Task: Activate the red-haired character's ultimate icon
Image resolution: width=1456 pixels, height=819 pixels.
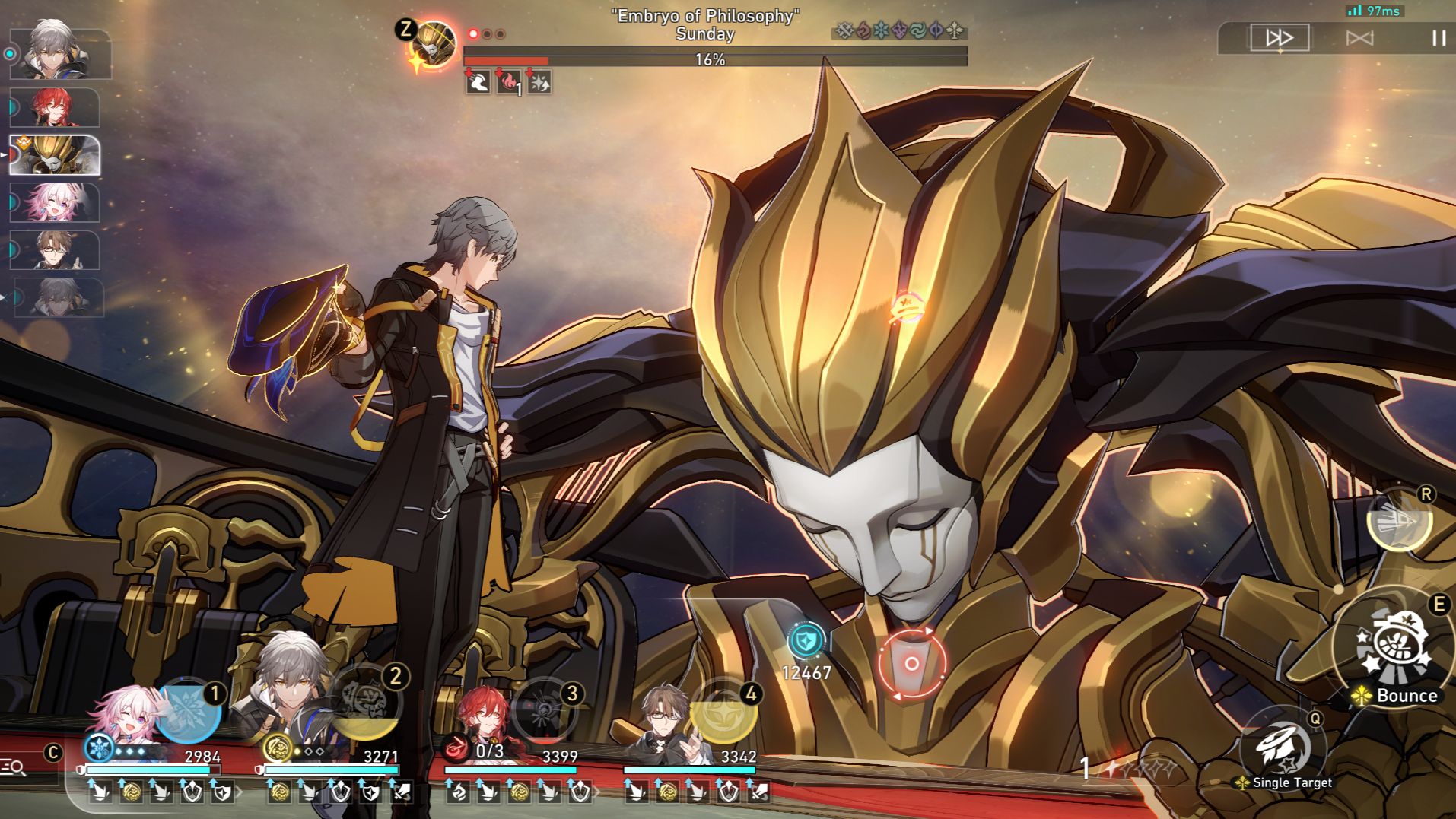Action: (x=545, y=709)
